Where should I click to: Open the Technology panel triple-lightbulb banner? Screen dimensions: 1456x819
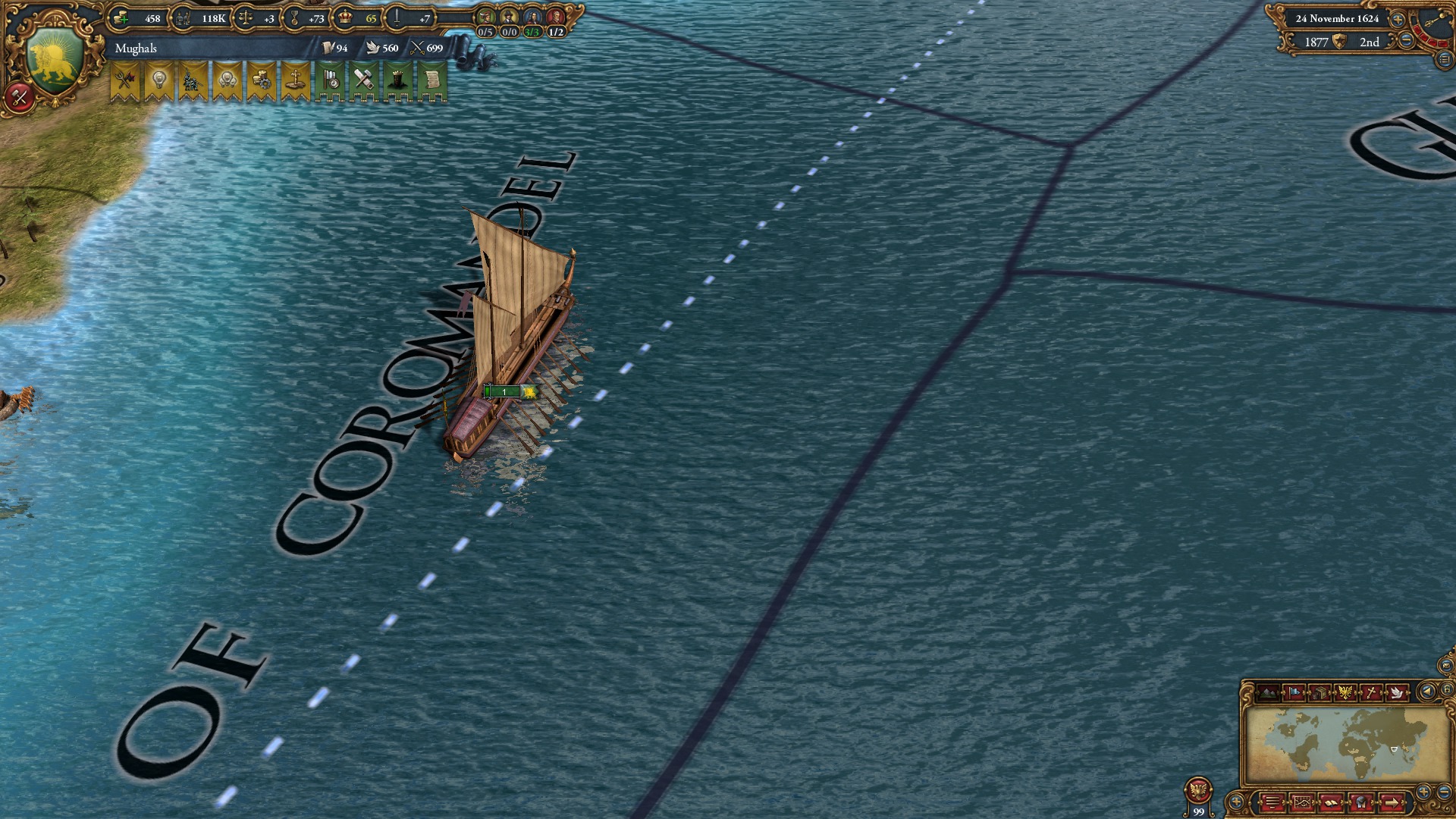[227, 80]
